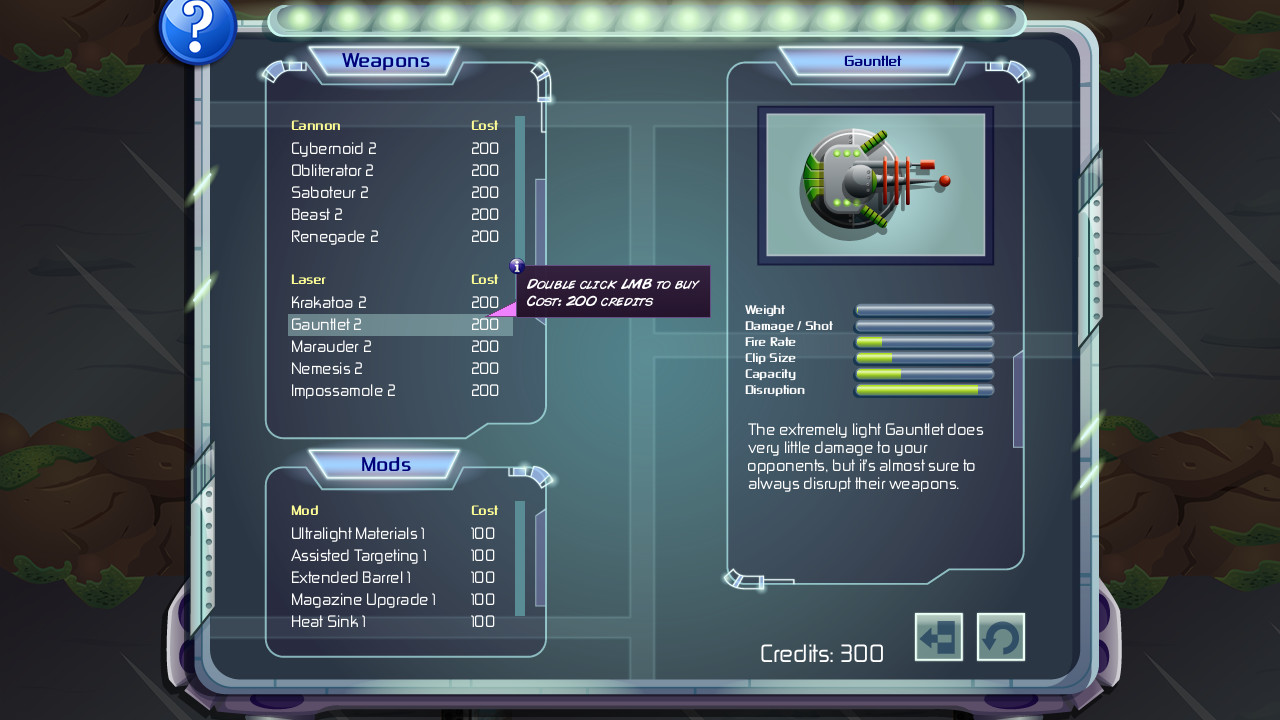The height and width of the screenshot is (720, 1280).
Task: Click the clip fastener icon on the Mods panel
Action: pos(530,477)
